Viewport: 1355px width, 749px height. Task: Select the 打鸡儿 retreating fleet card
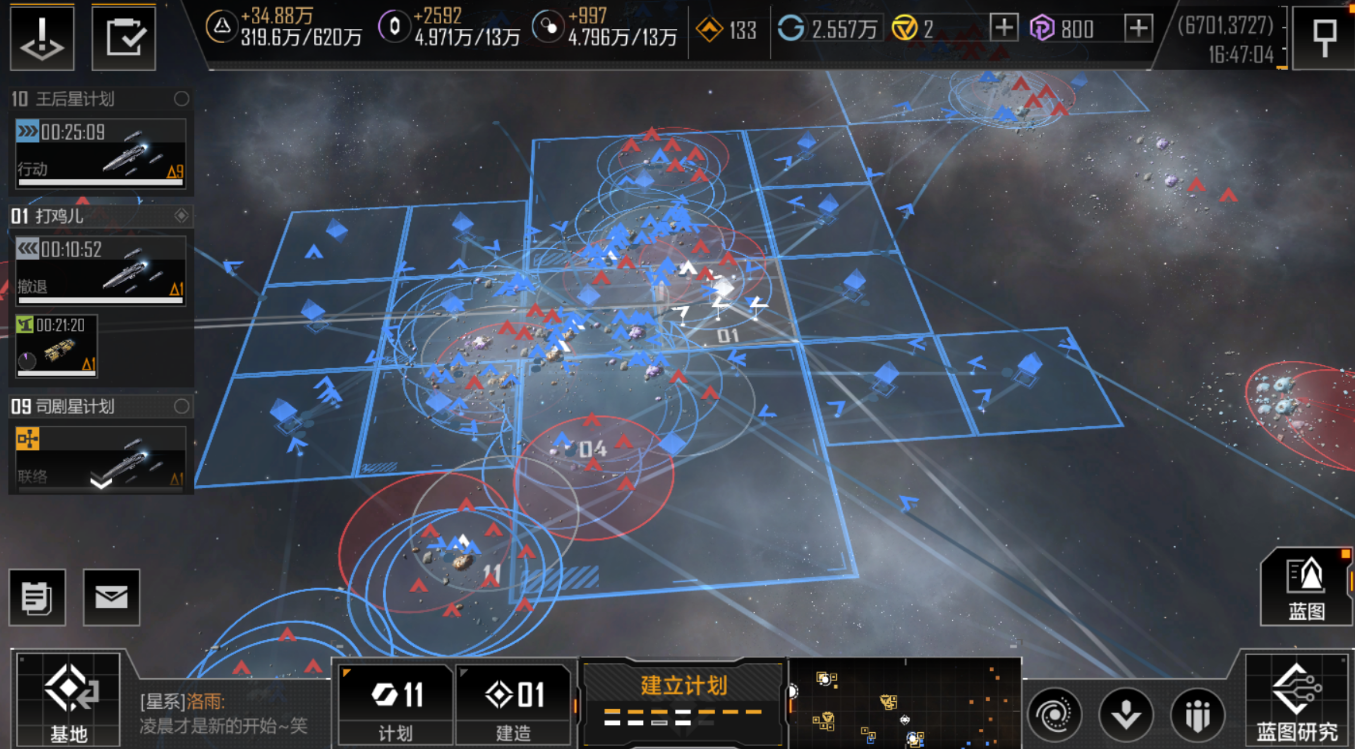tap(101, 268)
